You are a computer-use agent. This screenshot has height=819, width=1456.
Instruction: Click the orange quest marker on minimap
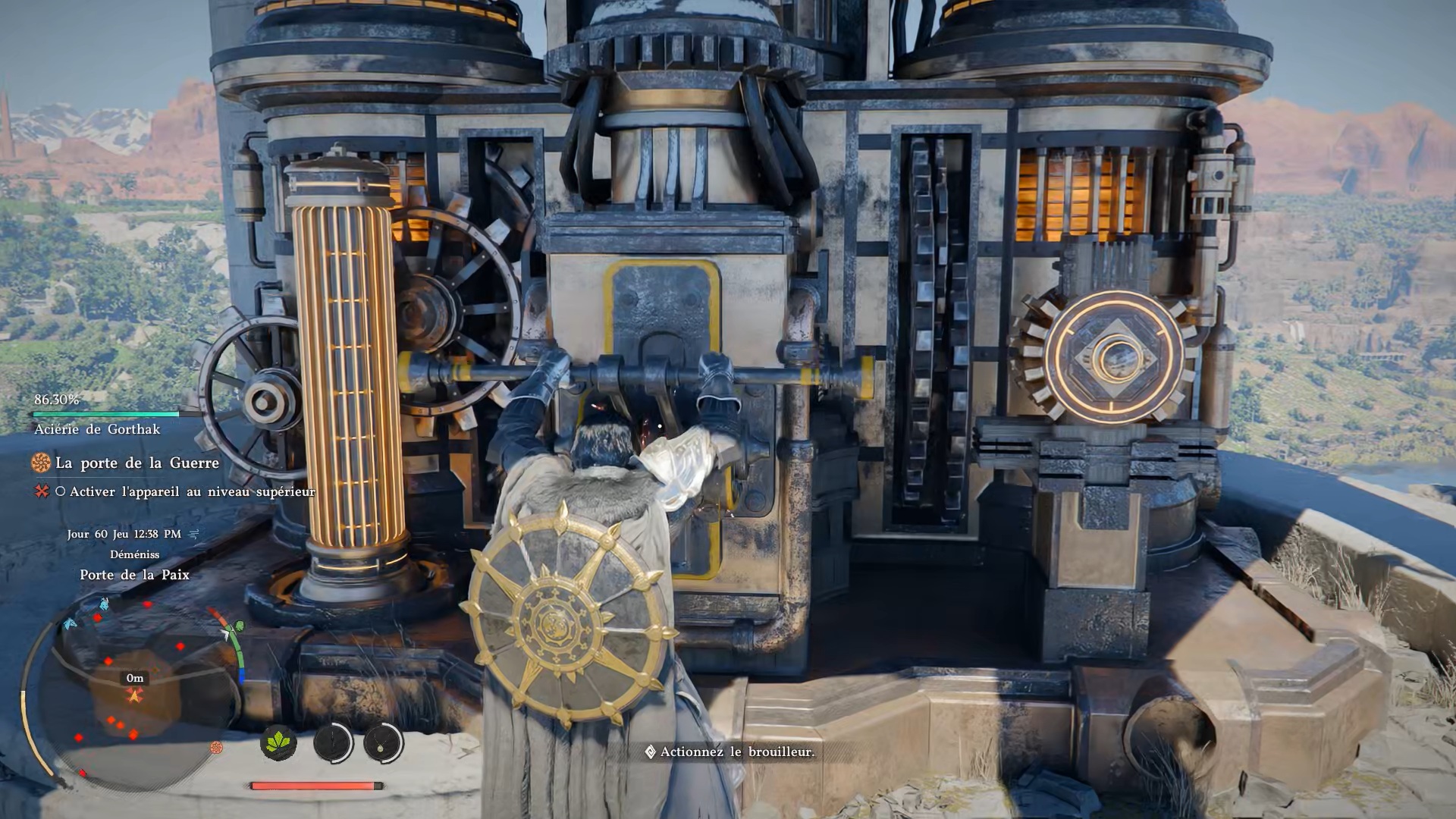click(135, 695)
